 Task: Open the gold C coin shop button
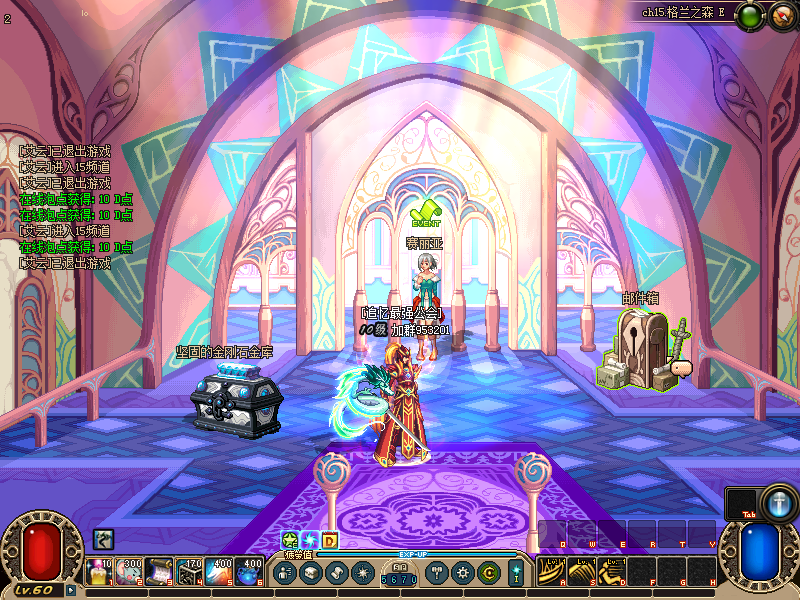coord(488,573)
